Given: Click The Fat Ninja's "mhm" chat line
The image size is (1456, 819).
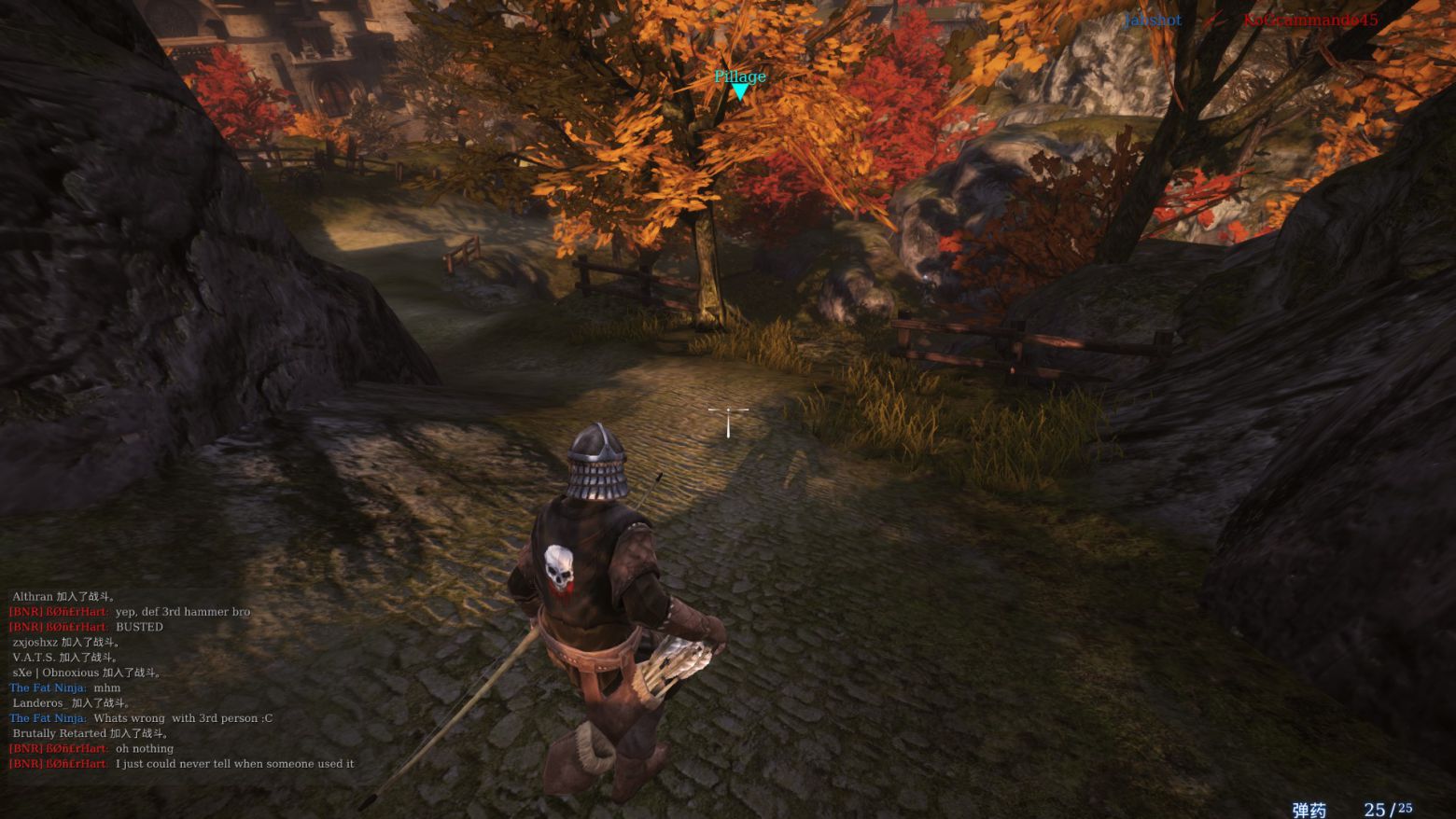Looking at the screenshot, I should 106,687.
